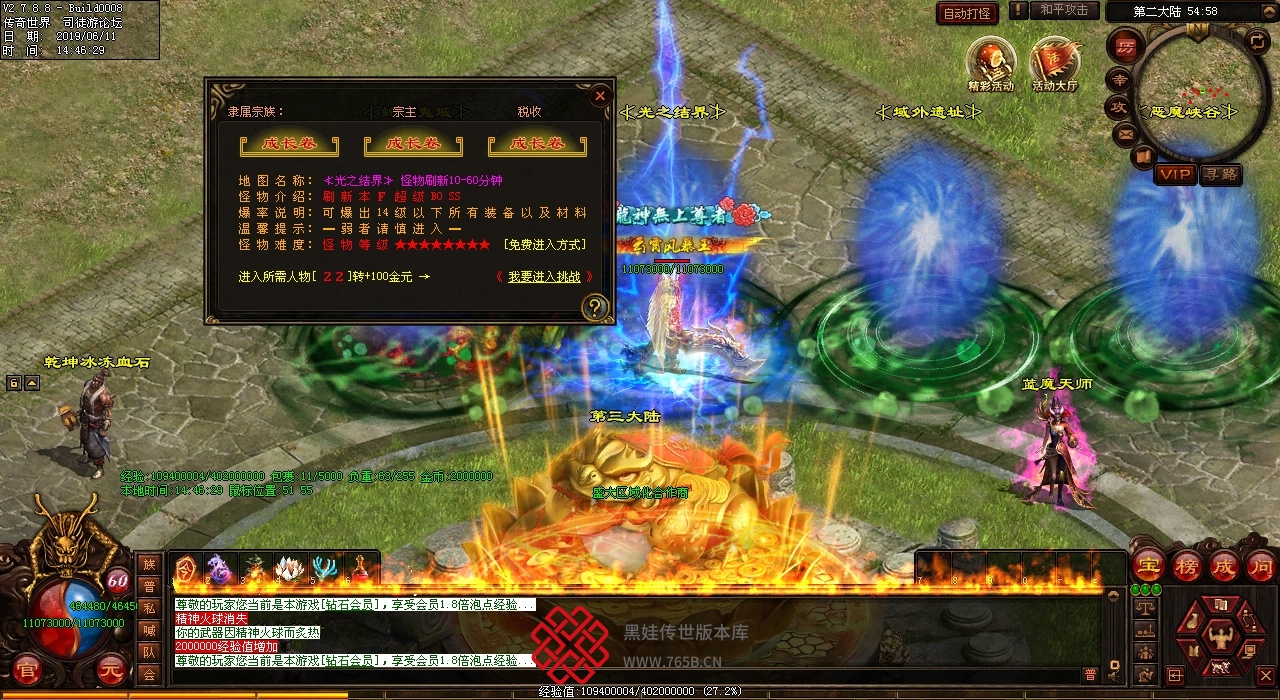
Task: Activate the 寻路 pathfinding button
Action: 1221,174
